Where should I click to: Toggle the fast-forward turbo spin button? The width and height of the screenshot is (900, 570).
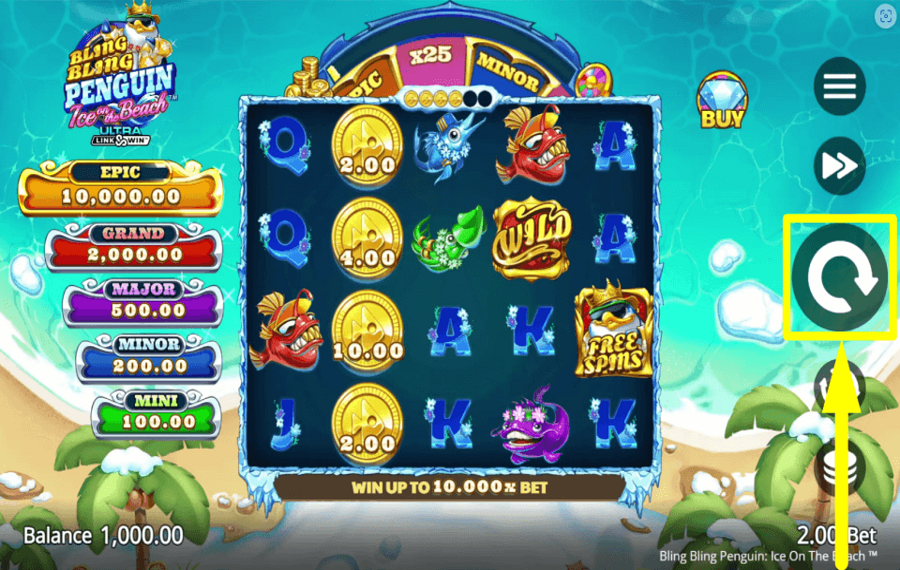tap(839, 166)
